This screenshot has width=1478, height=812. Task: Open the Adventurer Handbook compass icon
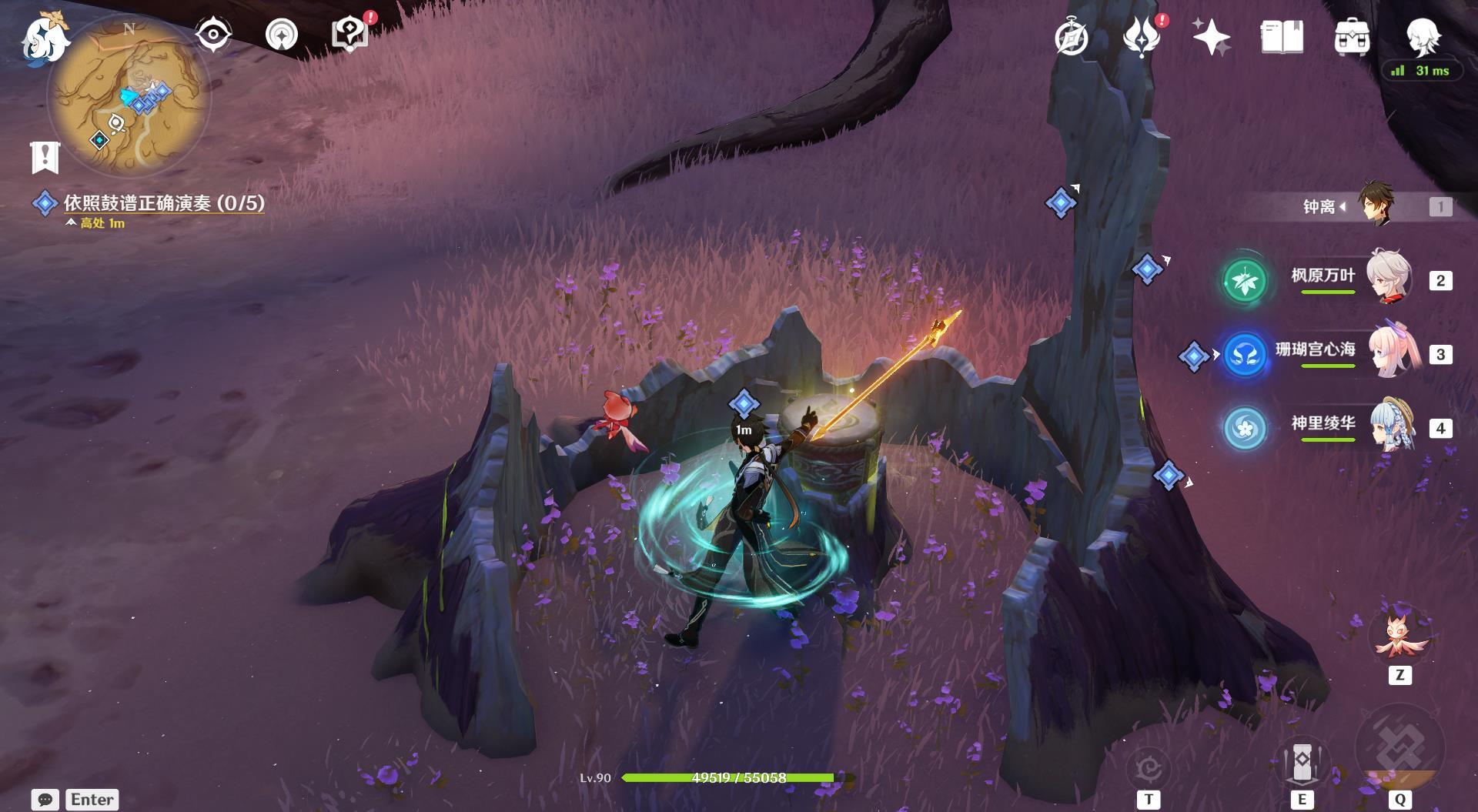tap(1072, 37)
